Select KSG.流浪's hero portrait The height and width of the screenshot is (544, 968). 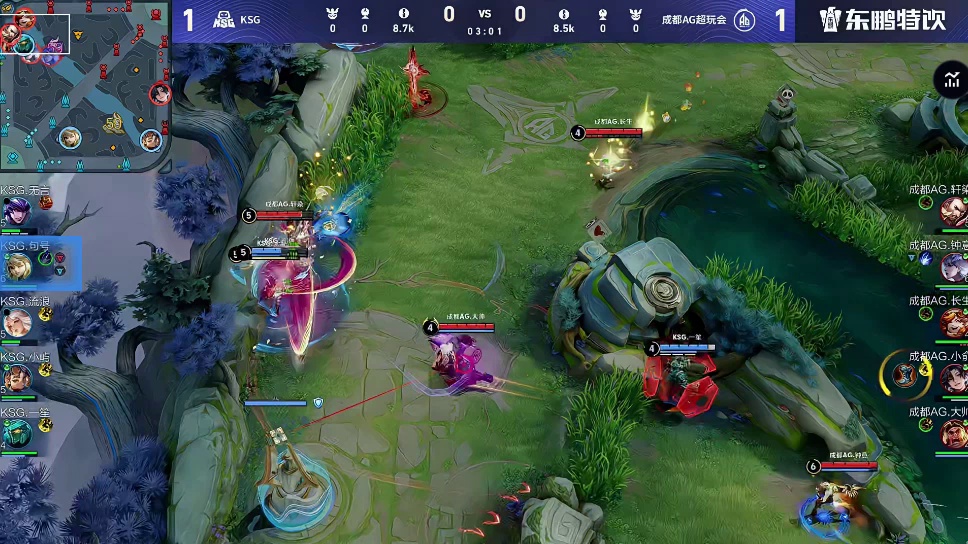click(x=18, y=322)
